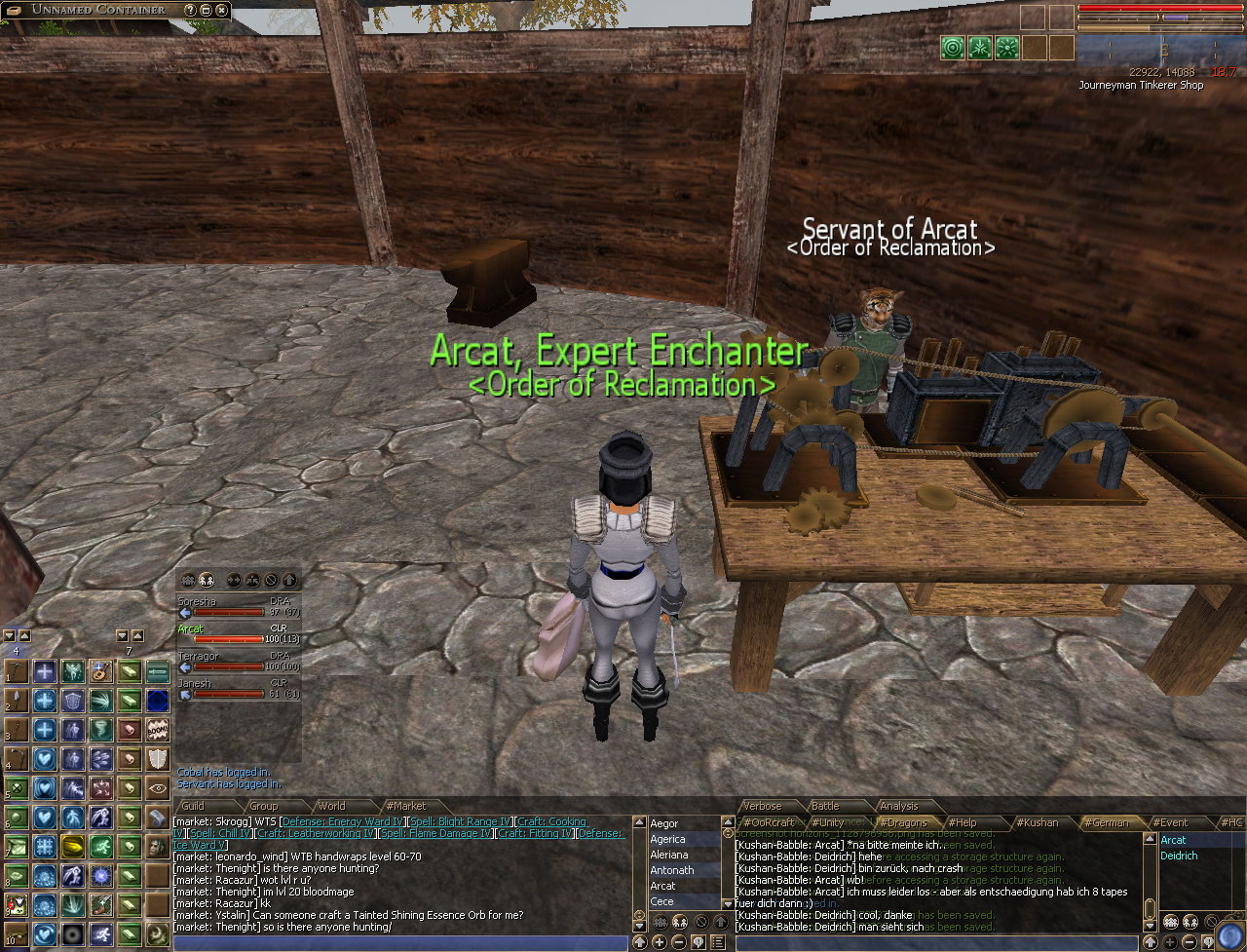The width and height of the screenshot is (1247, 952).
Task: Open the Guild chat tab
Action: pyautogui.click(x=193, y=806)
